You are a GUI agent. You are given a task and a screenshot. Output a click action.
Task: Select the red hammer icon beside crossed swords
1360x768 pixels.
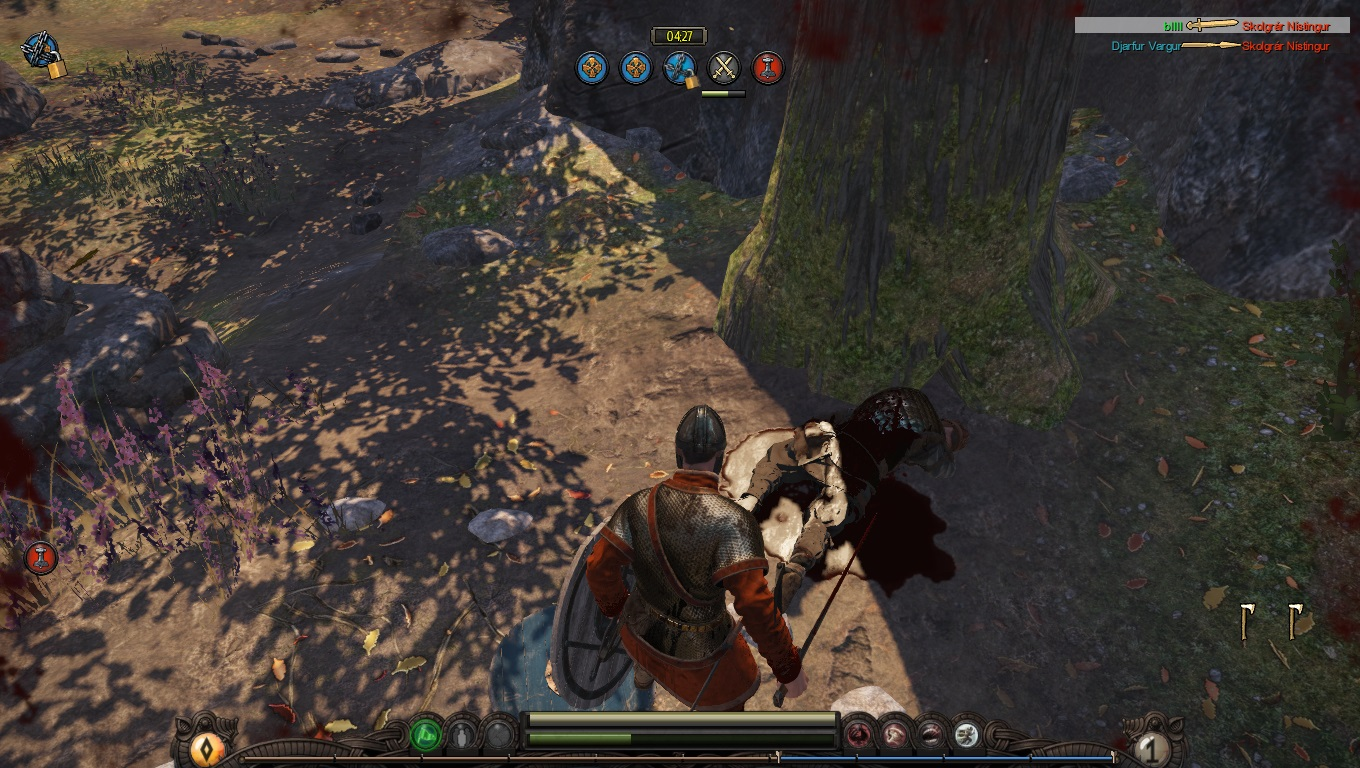(x=768, y=68)
